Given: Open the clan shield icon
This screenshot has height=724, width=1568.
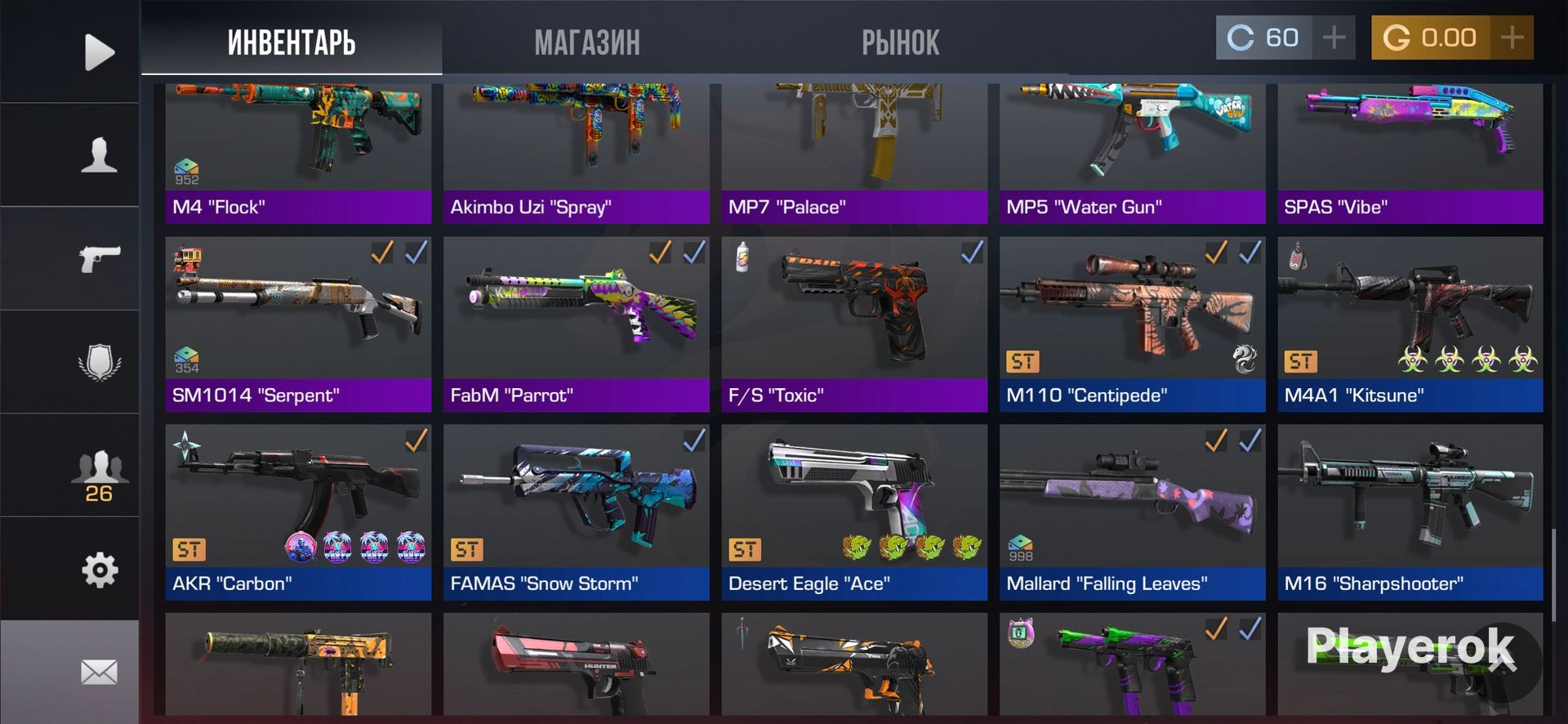Looking at the screenshot, I should [99, 362].
